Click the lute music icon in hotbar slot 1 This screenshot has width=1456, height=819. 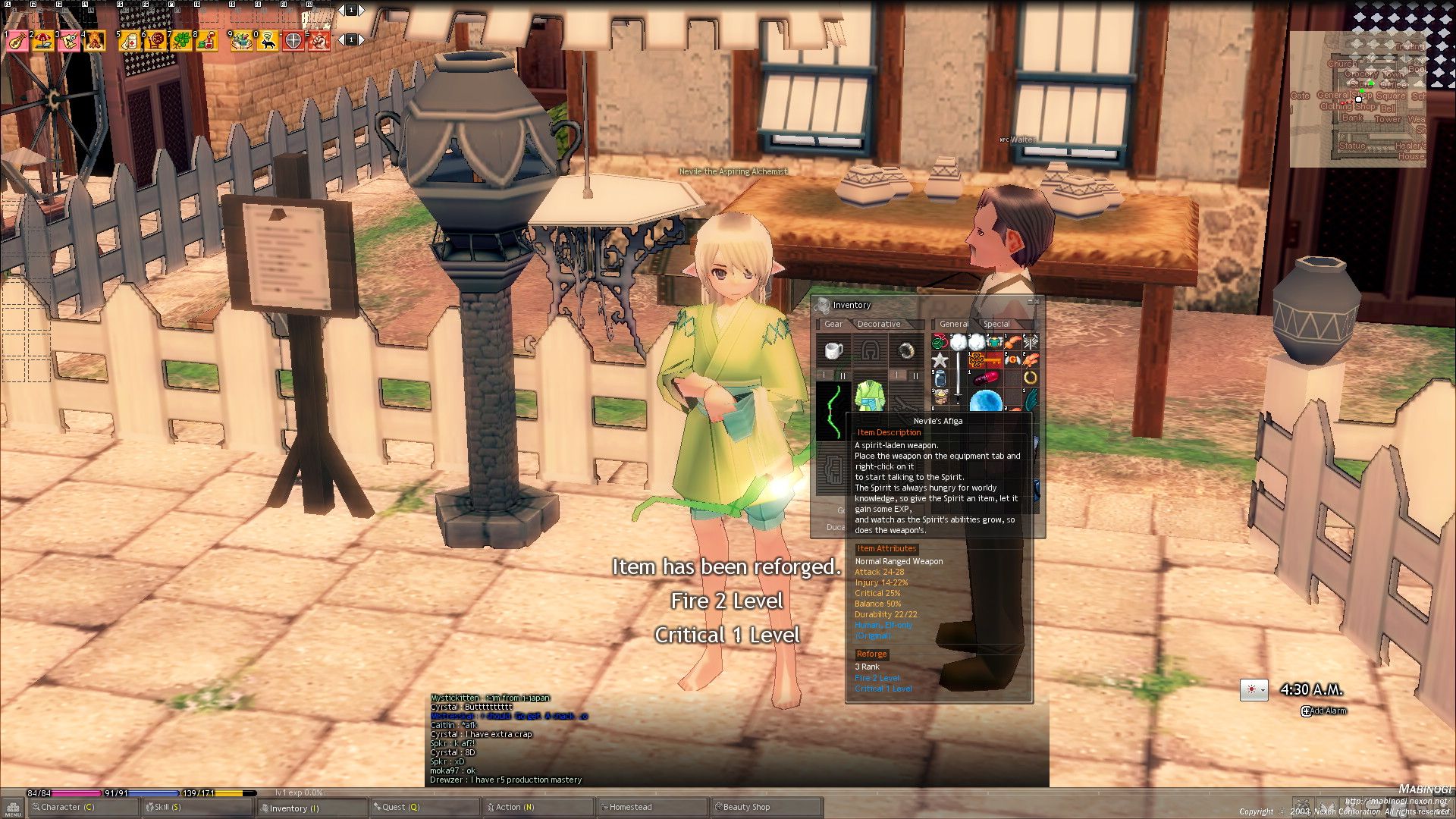(x=18, y=42)
